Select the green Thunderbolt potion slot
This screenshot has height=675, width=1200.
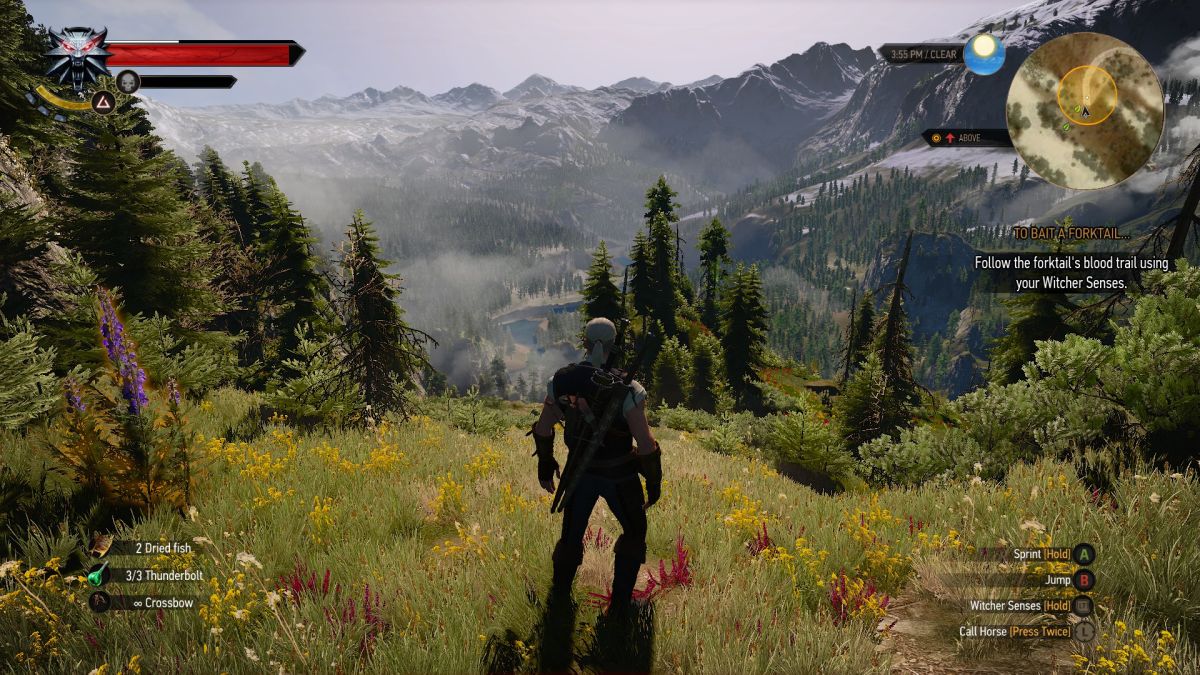pos(99,575)
